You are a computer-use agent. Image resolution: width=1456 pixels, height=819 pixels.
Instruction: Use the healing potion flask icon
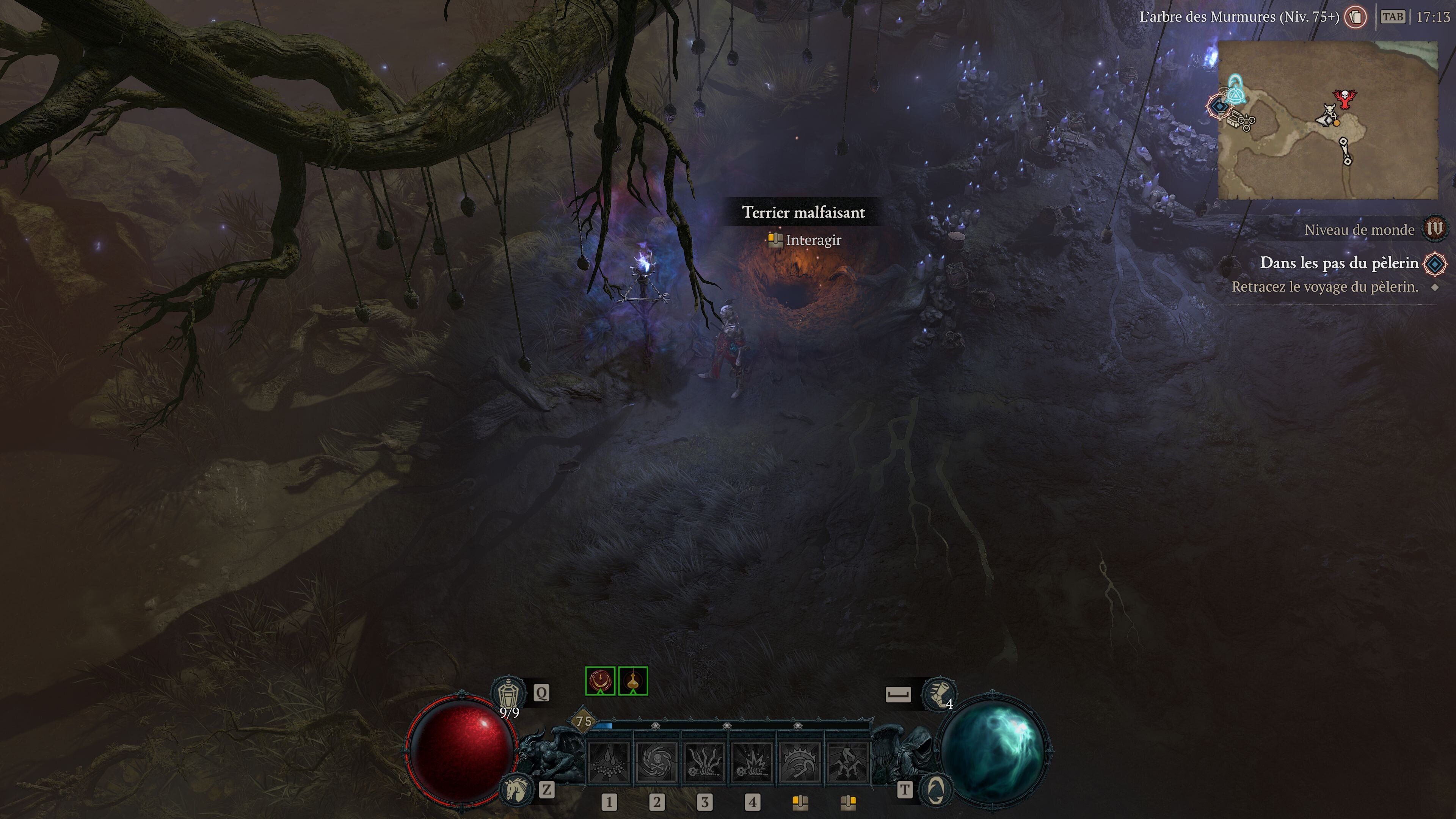click(x=509, y=693)
